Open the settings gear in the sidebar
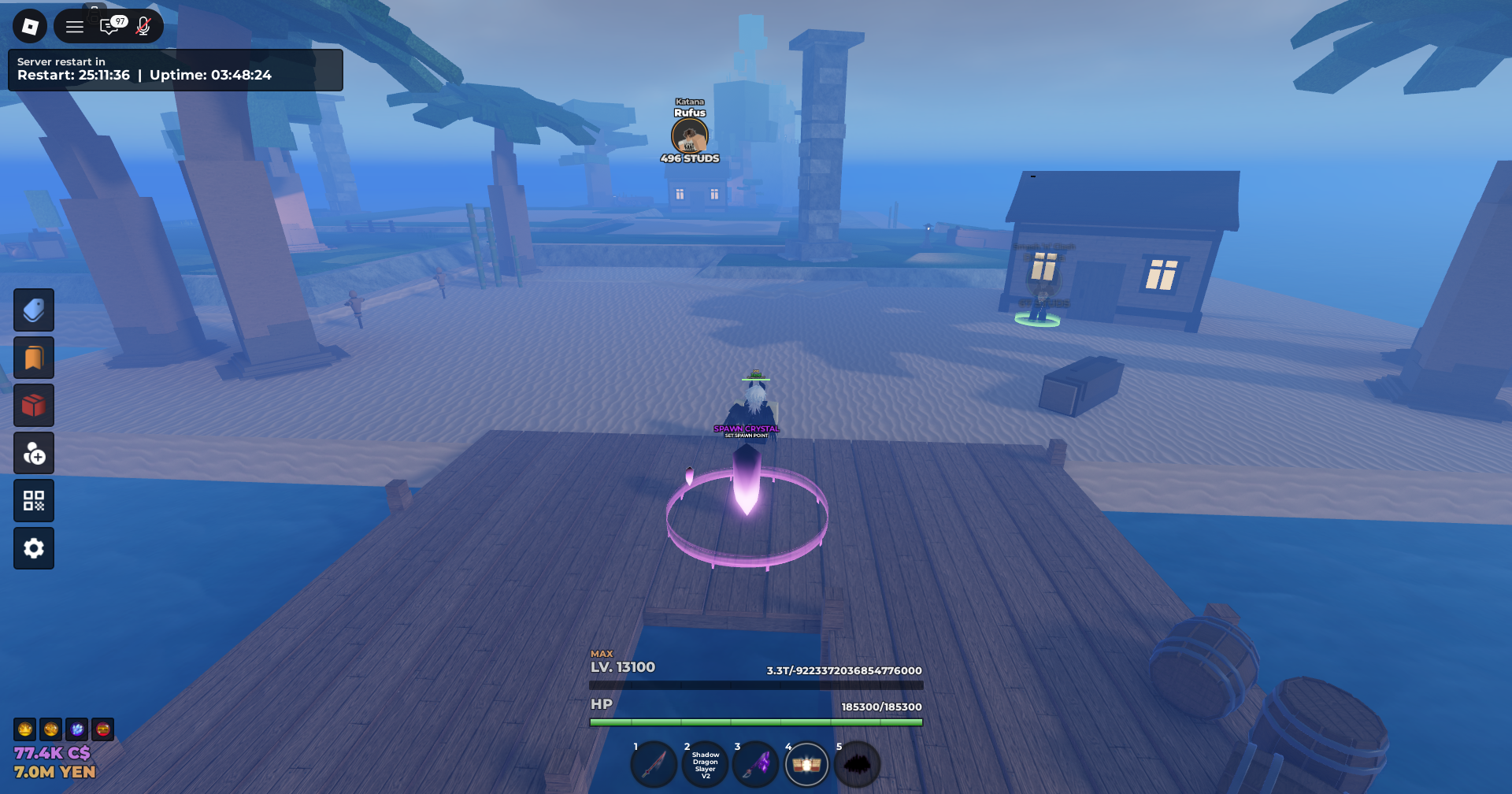This screenshot has width=1512, height=794. click(x=33, y=547)
